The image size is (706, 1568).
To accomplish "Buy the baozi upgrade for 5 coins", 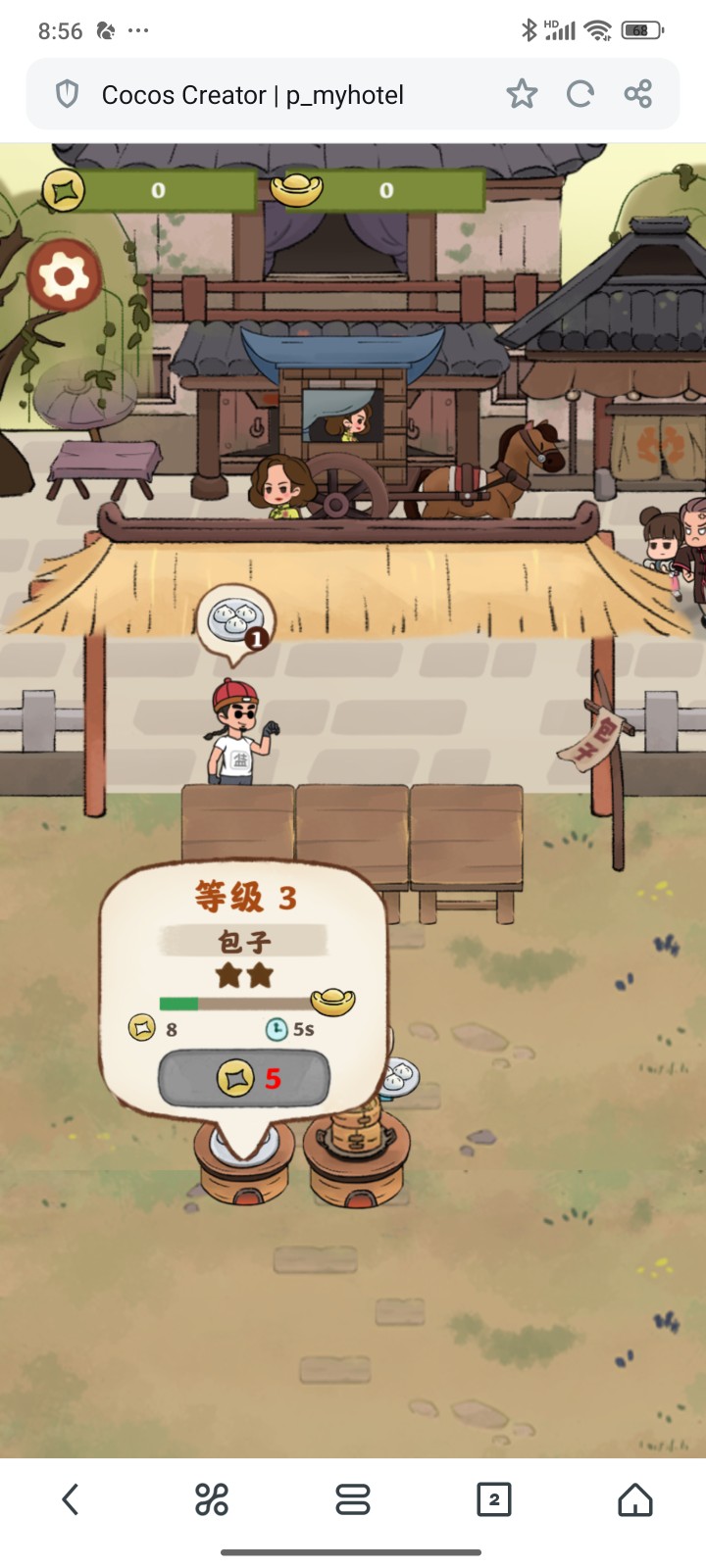I will (x=244, y=1079).
